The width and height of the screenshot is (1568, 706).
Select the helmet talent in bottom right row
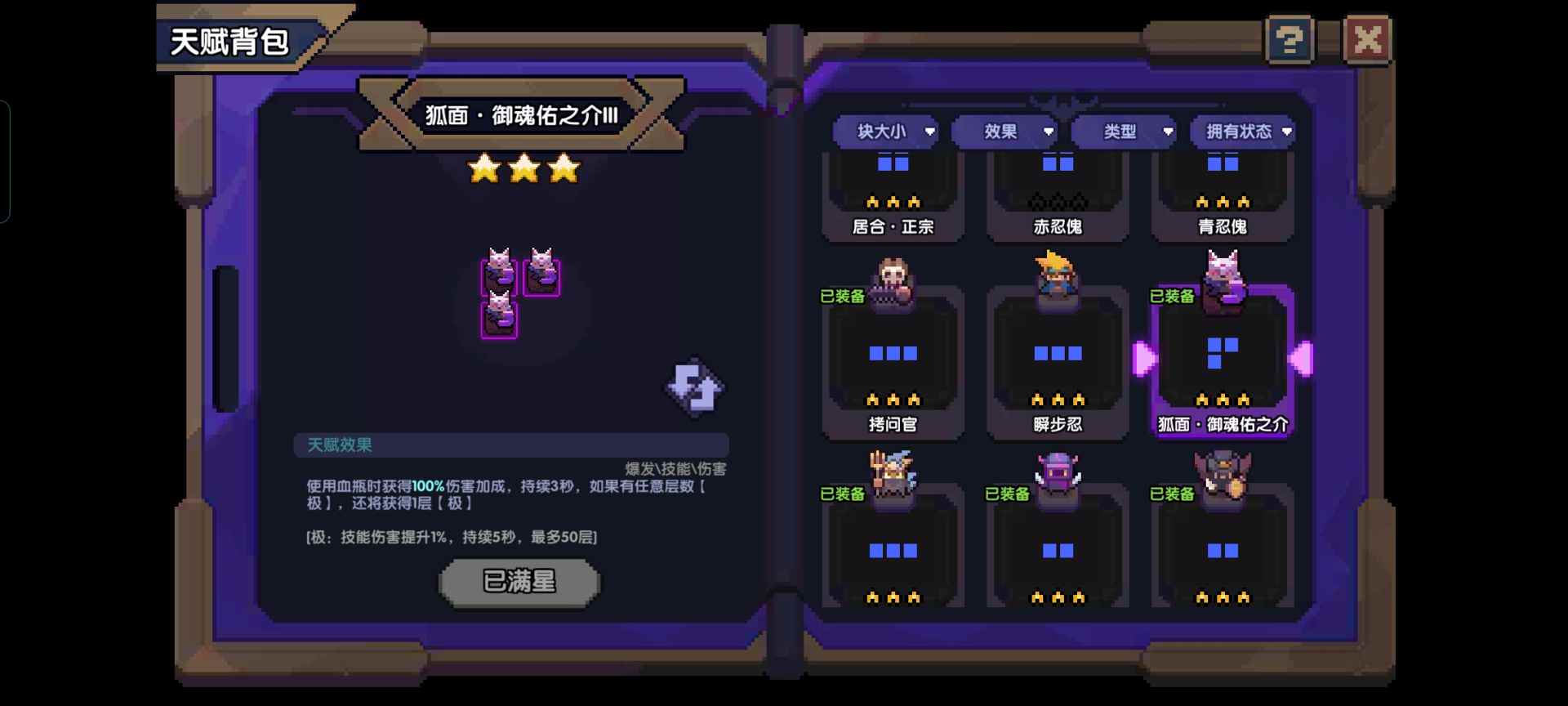(x=1223, y=547)
